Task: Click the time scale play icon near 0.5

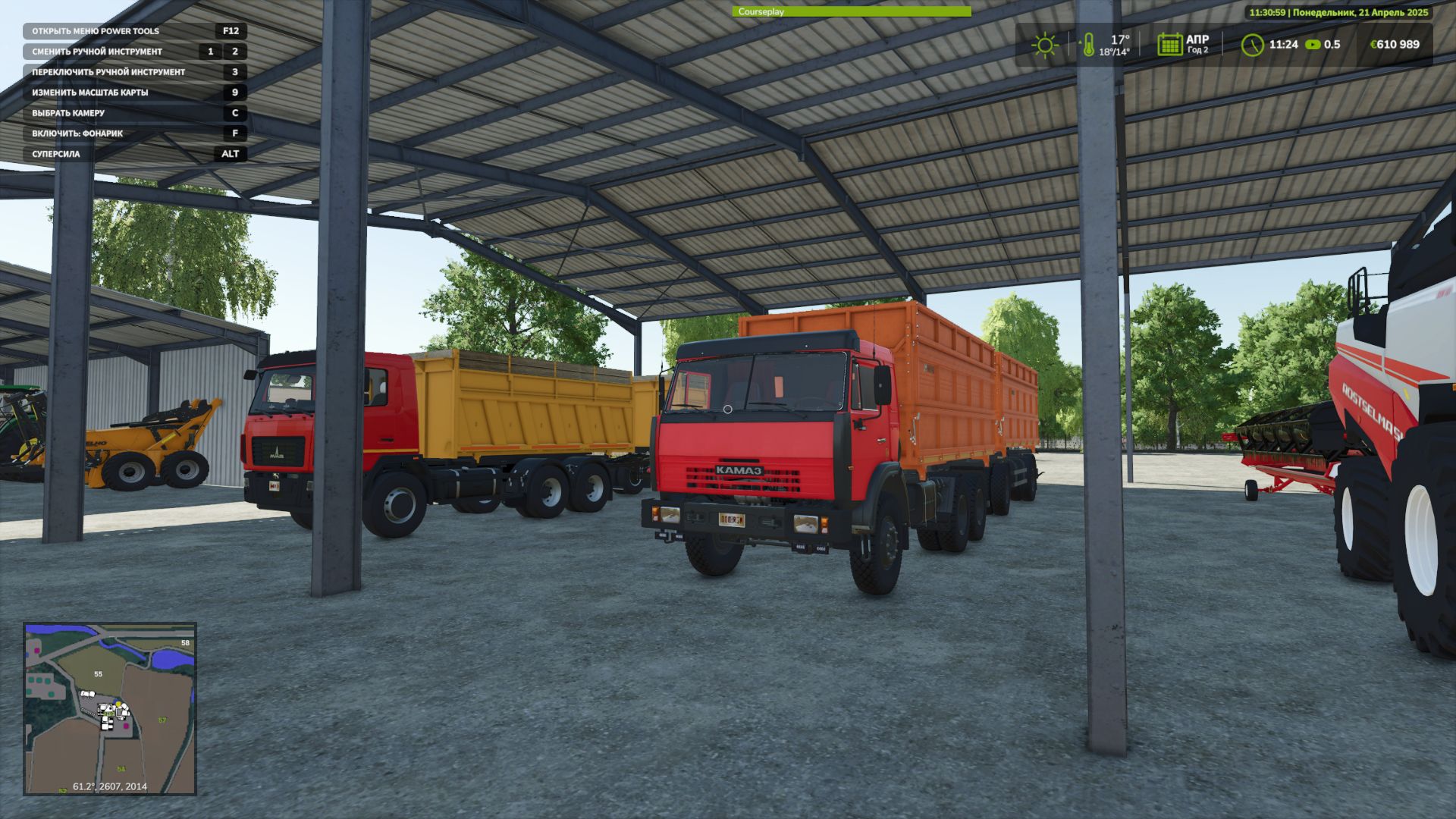Action: (1311, 44)
